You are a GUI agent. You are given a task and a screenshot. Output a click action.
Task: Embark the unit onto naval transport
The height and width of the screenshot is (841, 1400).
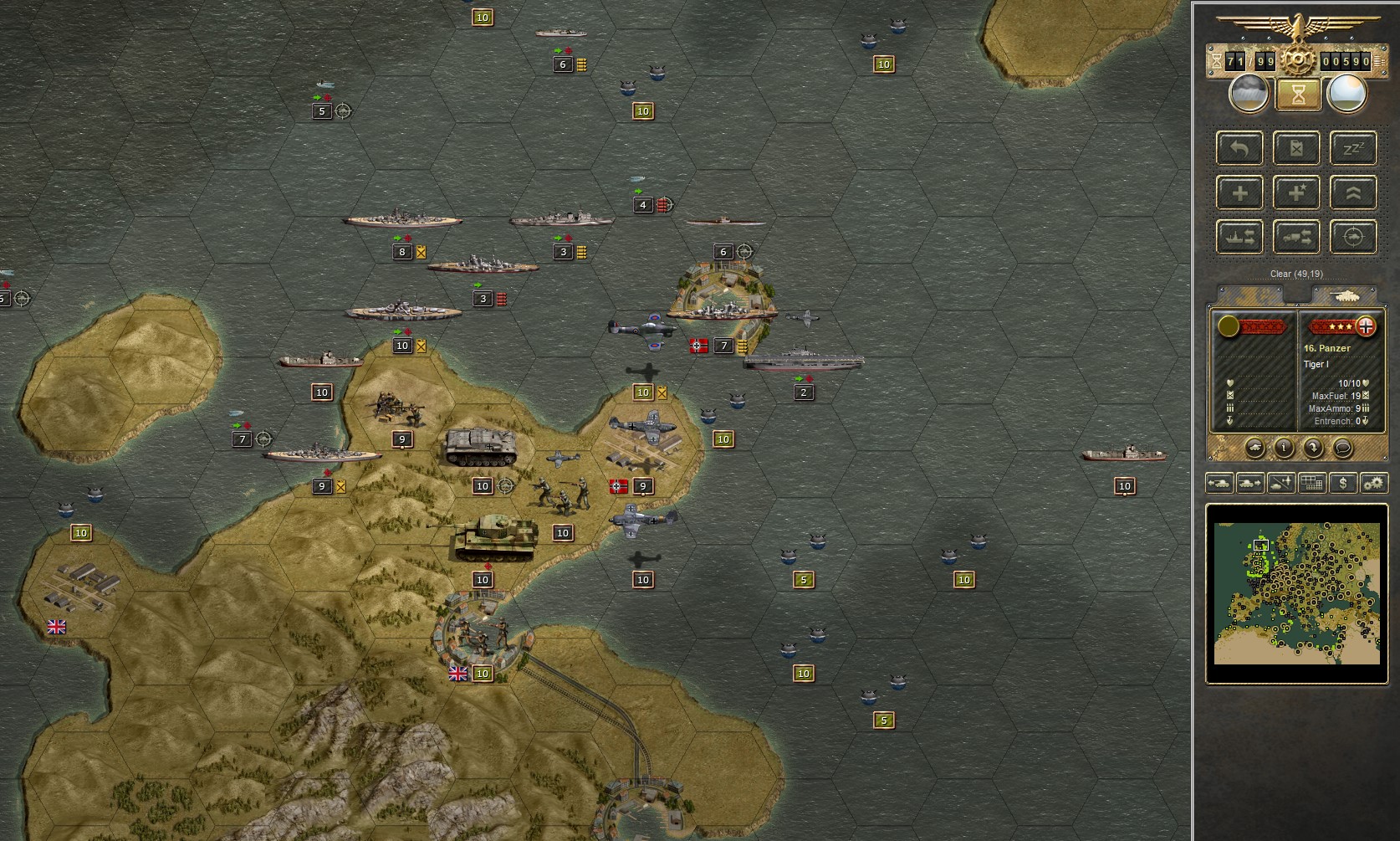pyautogui.click(x=1239, y=237)
